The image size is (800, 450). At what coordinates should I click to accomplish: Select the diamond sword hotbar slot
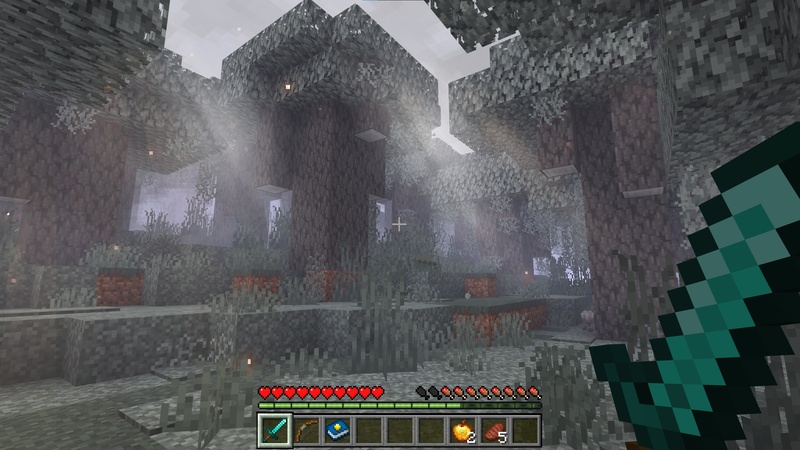click(275, 430)
